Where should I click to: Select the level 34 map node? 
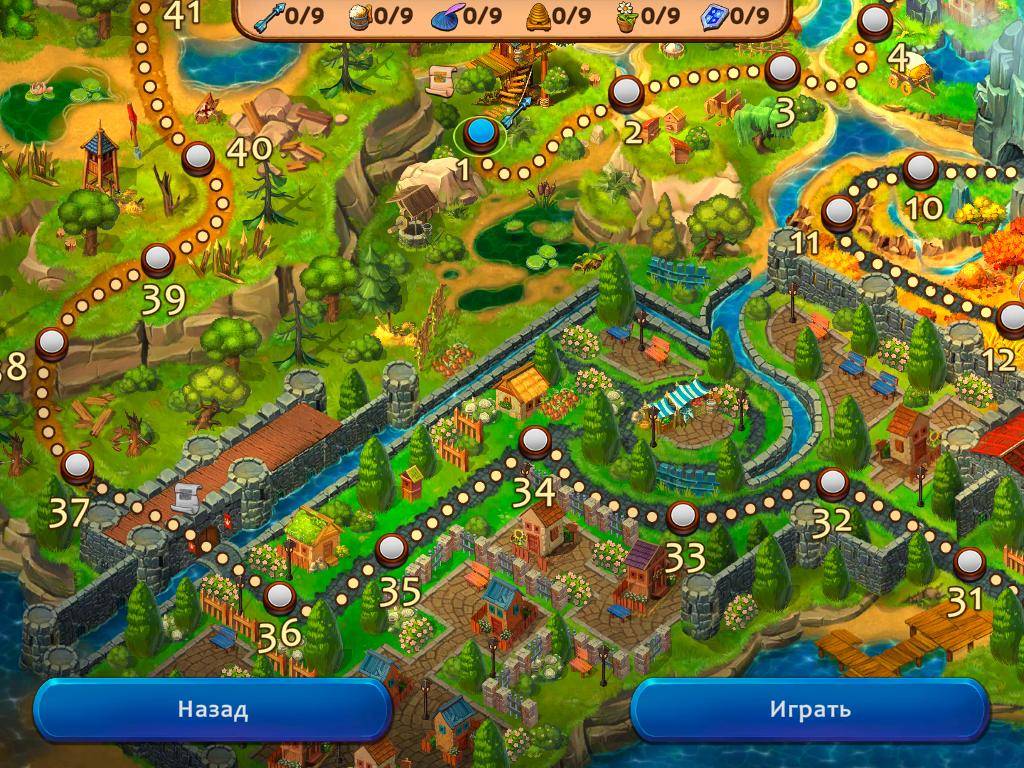(536, 441)
